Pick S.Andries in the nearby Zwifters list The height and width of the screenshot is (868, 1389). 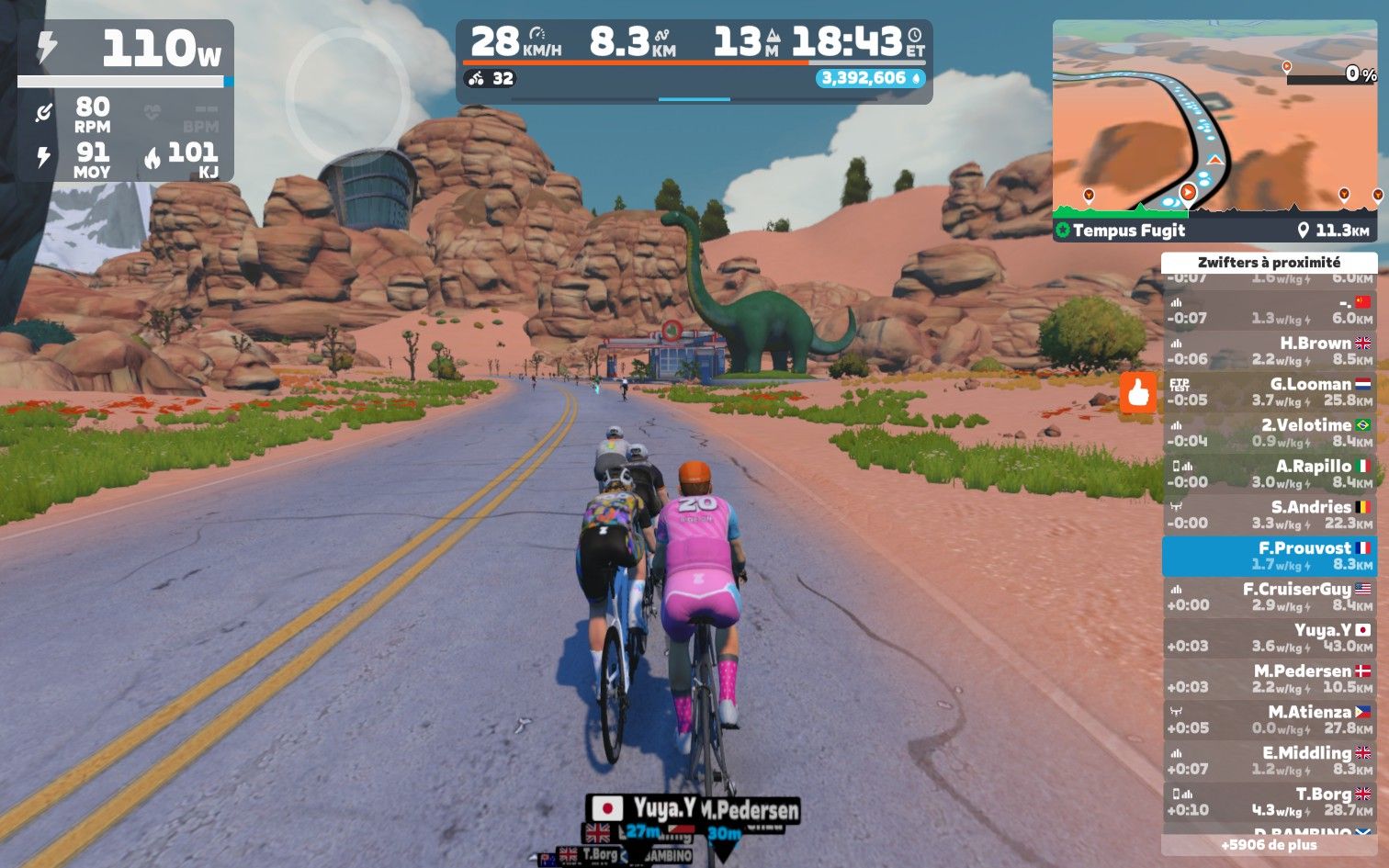pos(1270,514)
